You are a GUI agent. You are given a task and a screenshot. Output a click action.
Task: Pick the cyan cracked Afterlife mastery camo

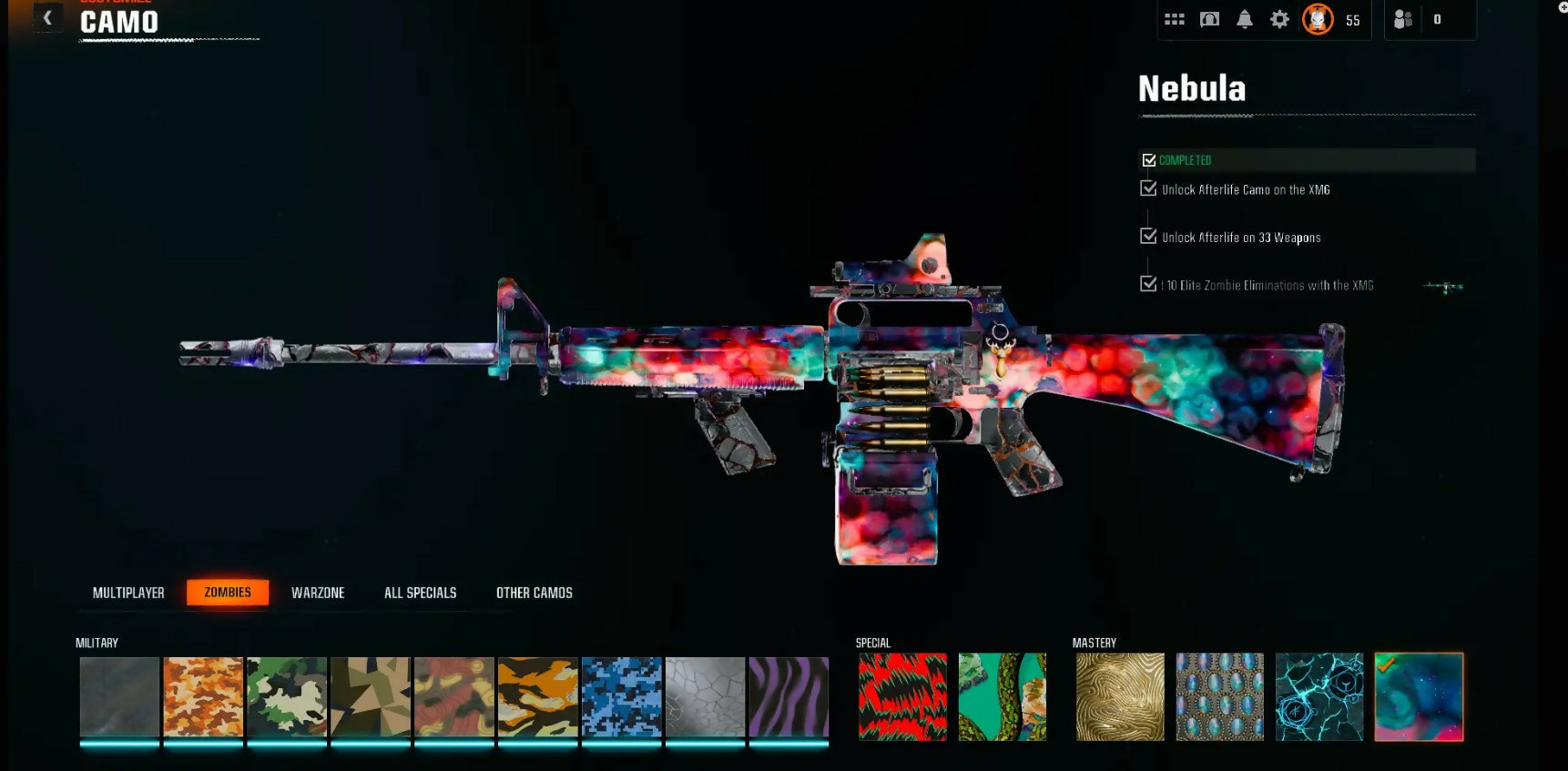(x=1319, y=696)
